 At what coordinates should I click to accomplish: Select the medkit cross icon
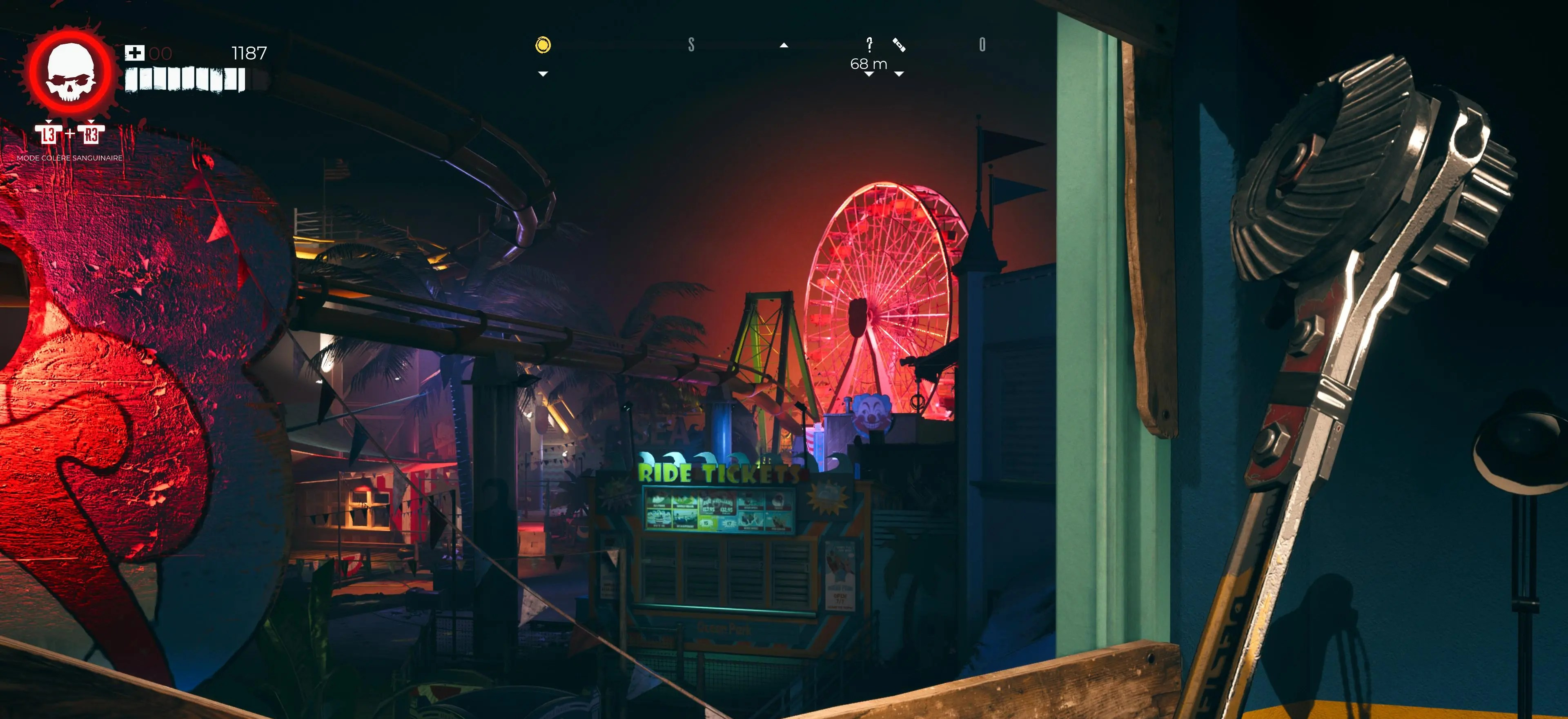coord(134,53)
